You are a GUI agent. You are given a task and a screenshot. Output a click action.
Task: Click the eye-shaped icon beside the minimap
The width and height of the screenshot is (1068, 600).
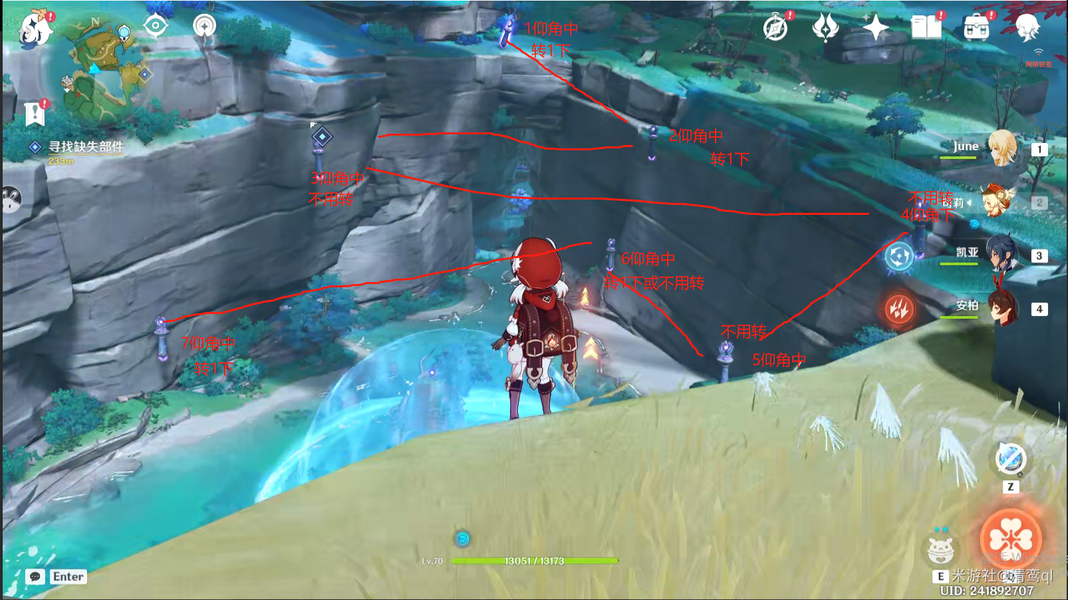(156, 26)
